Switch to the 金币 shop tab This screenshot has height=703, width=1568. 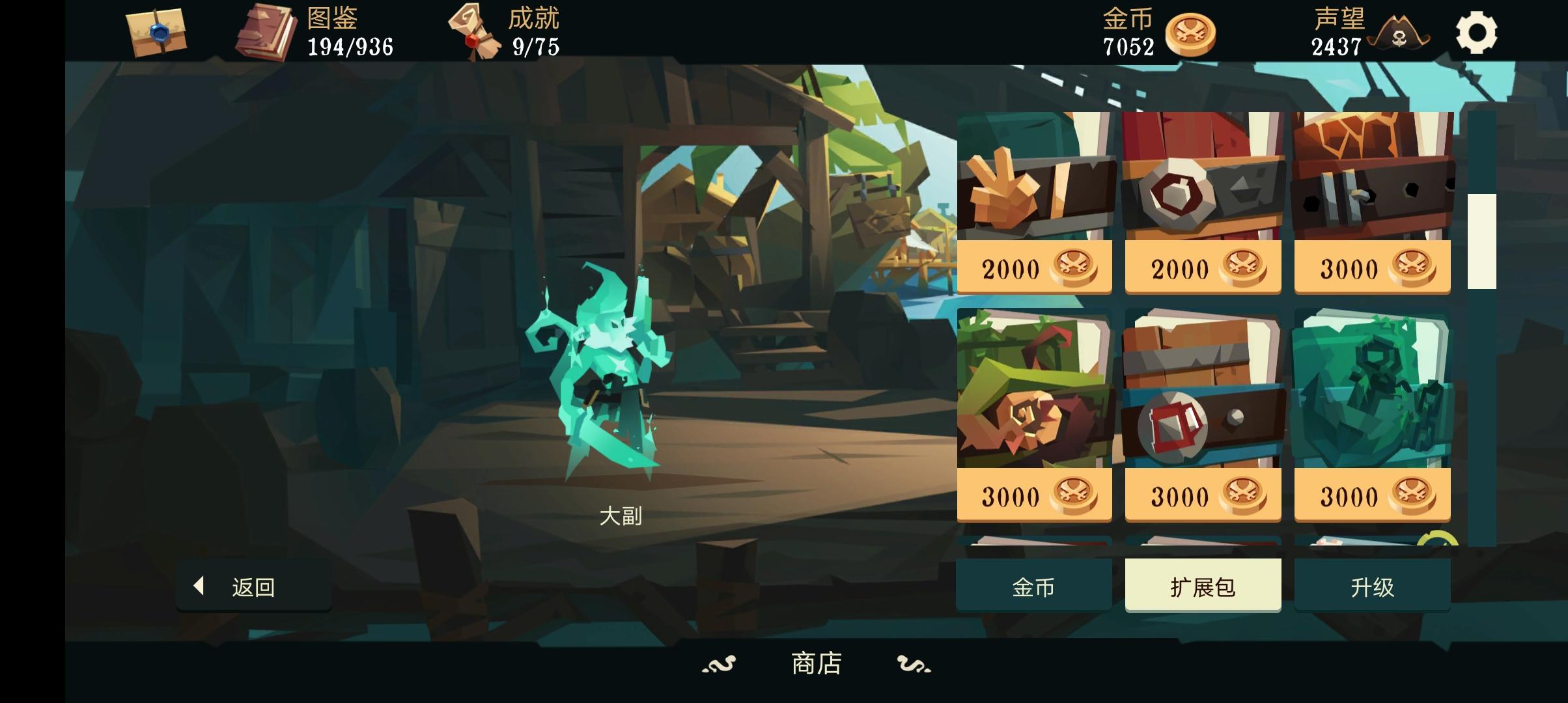click(x=1034, y=585)
